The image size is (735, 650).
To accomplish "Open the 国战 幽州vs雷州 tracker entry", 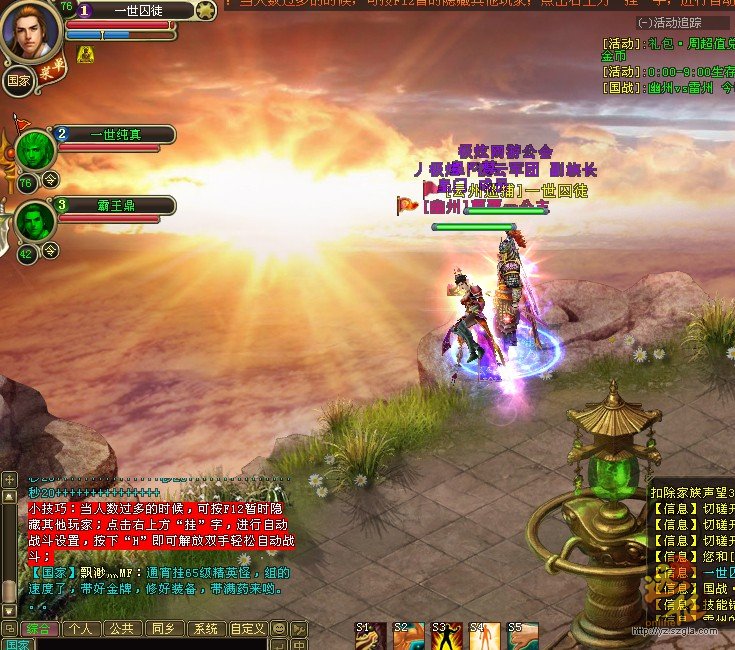I will 667,87.
